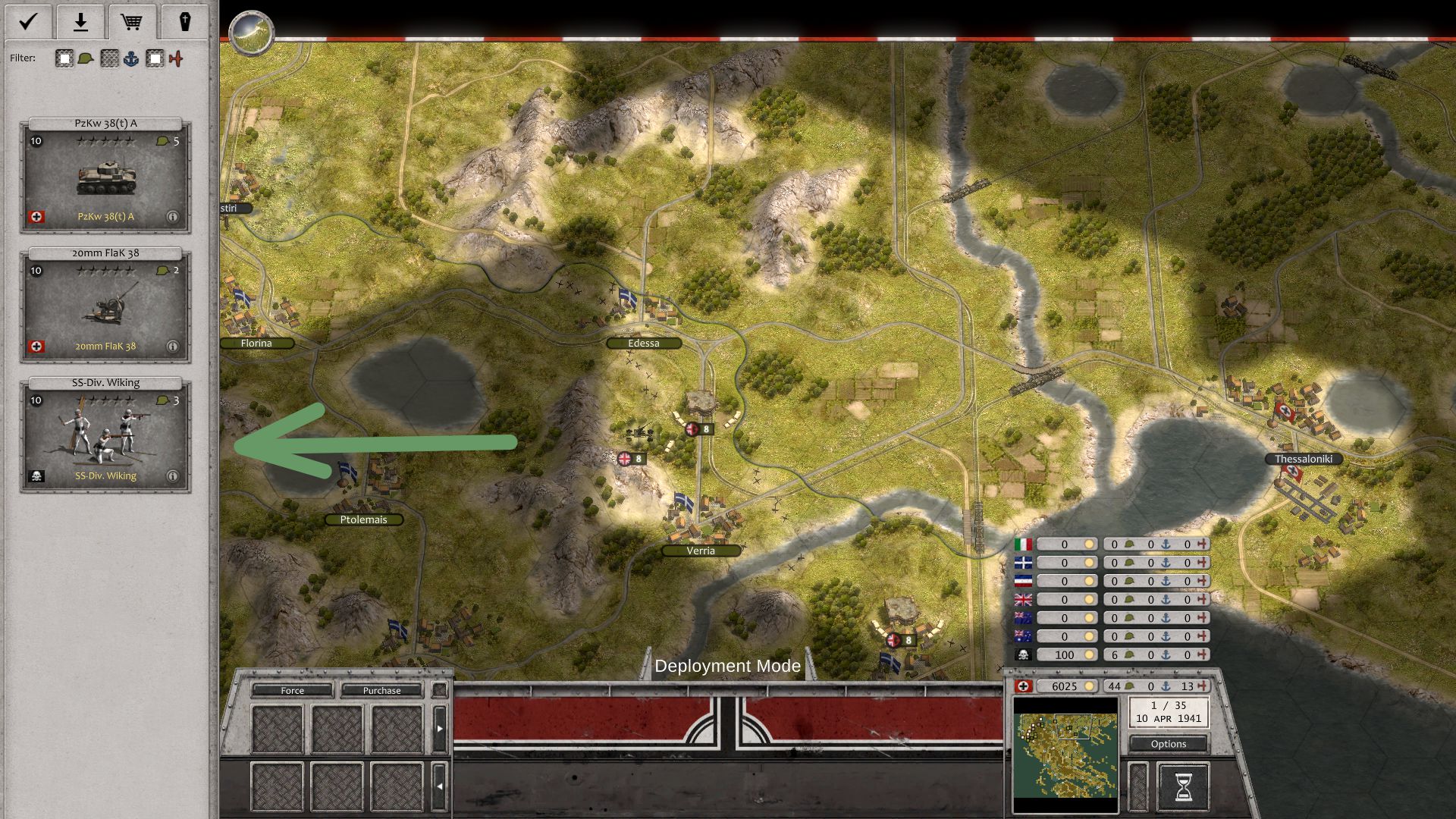
Task: Toggle the green helmet land units filter
Action: click(84, 58)
